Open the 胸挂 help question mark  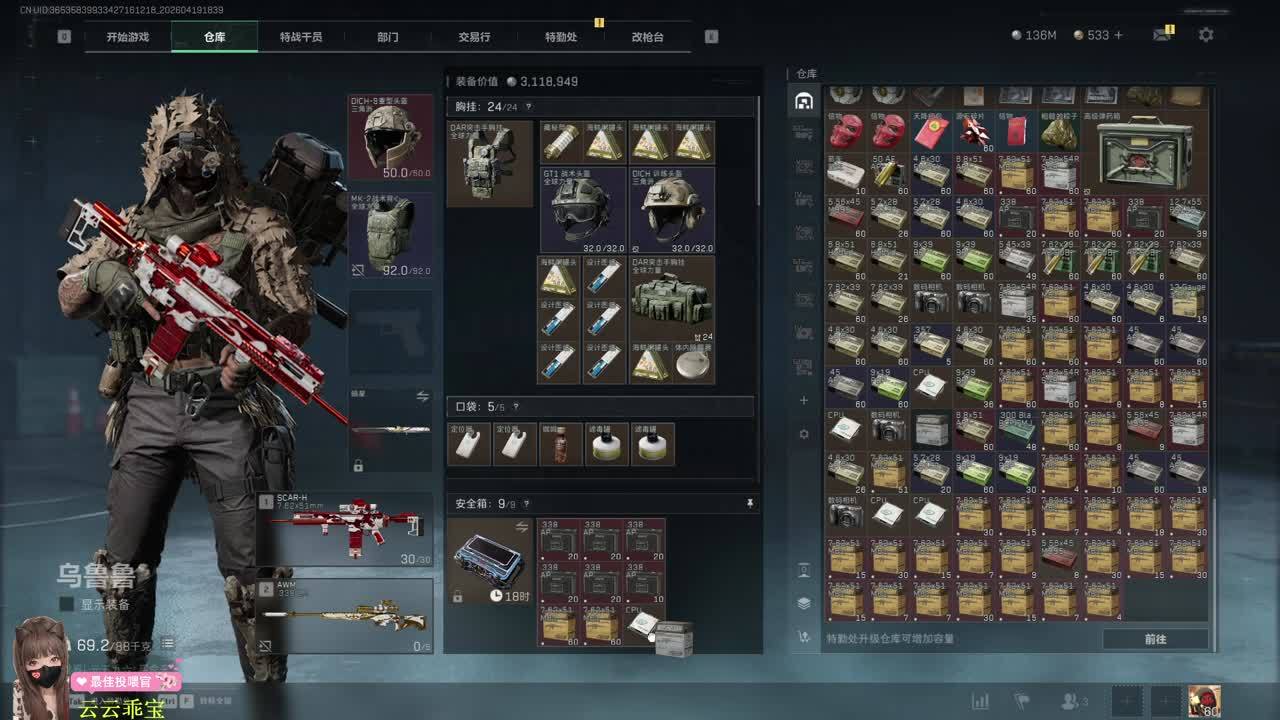pyautogui.click(x=528, y=107)
